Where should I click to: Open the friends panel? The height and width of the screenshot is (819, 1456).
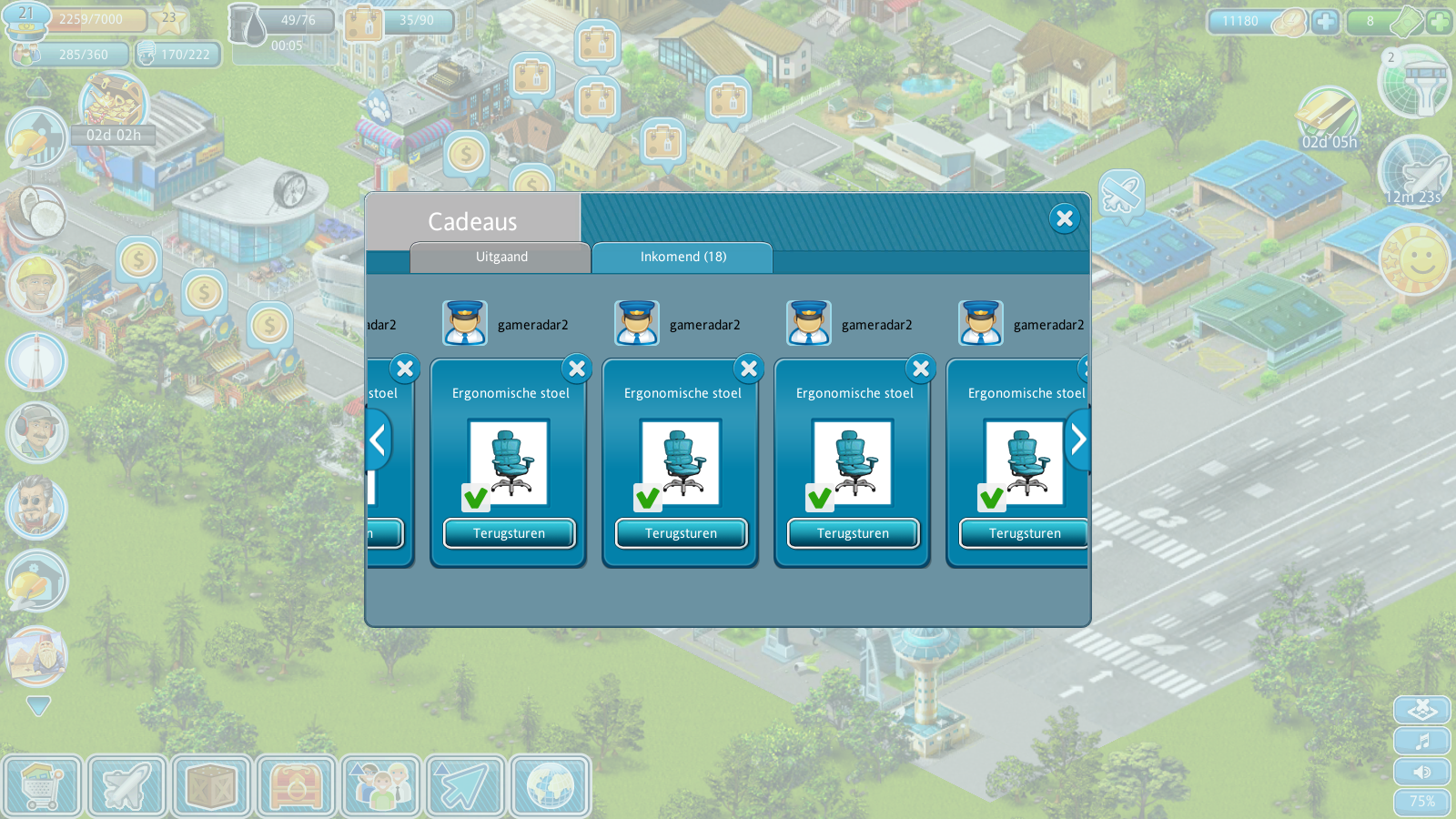point(380,785)
